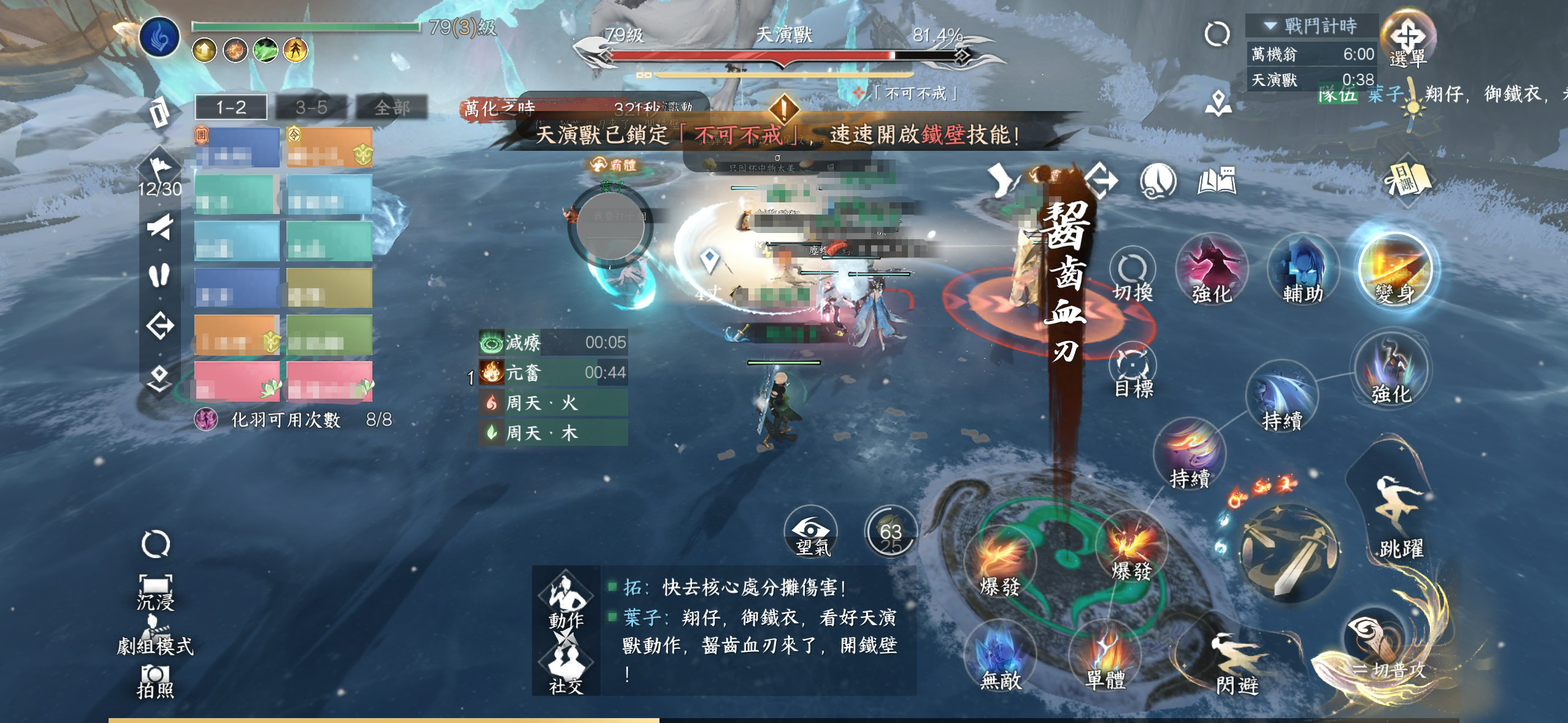Toggle the 切普攻 basic attack switch

(1388, 650)
